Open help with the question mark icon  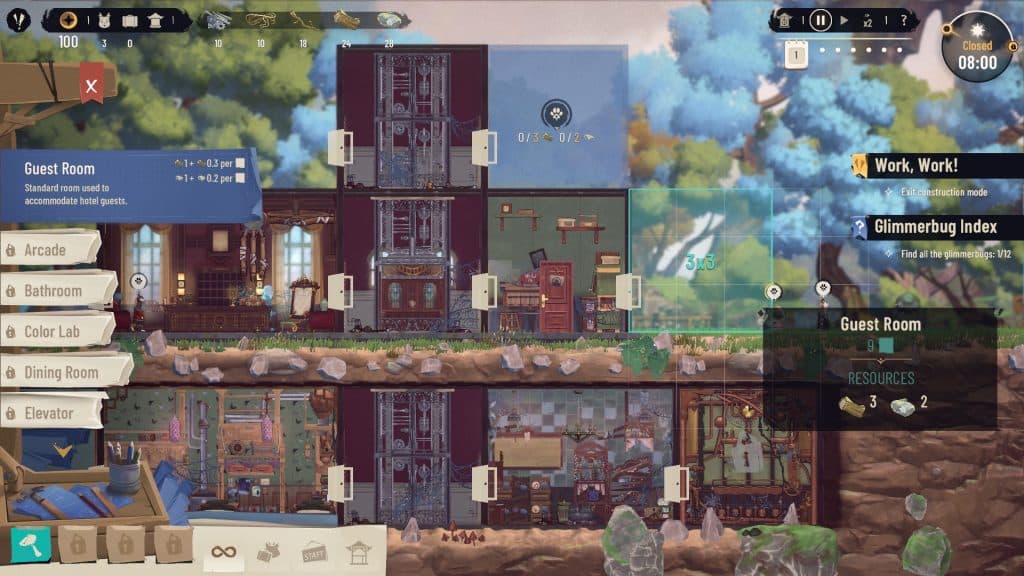coord(904,20)
